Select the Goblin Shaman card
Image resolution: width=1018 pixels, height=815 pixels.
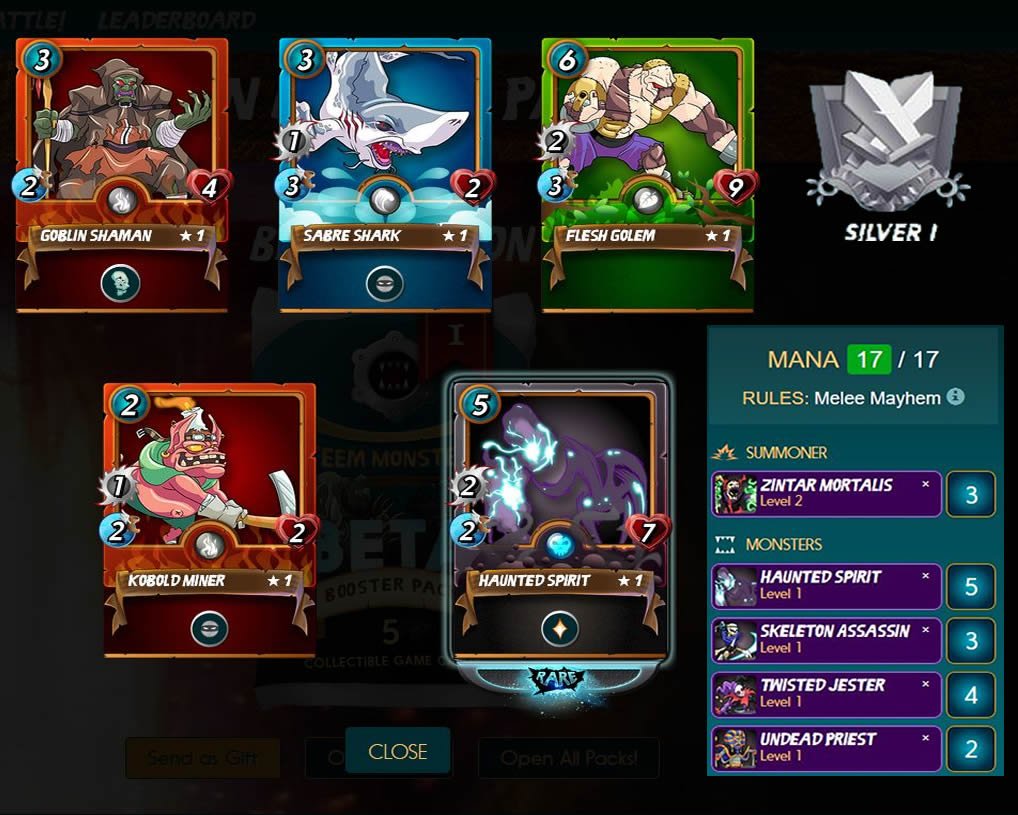pyautogui.click(x=122, y=175)
